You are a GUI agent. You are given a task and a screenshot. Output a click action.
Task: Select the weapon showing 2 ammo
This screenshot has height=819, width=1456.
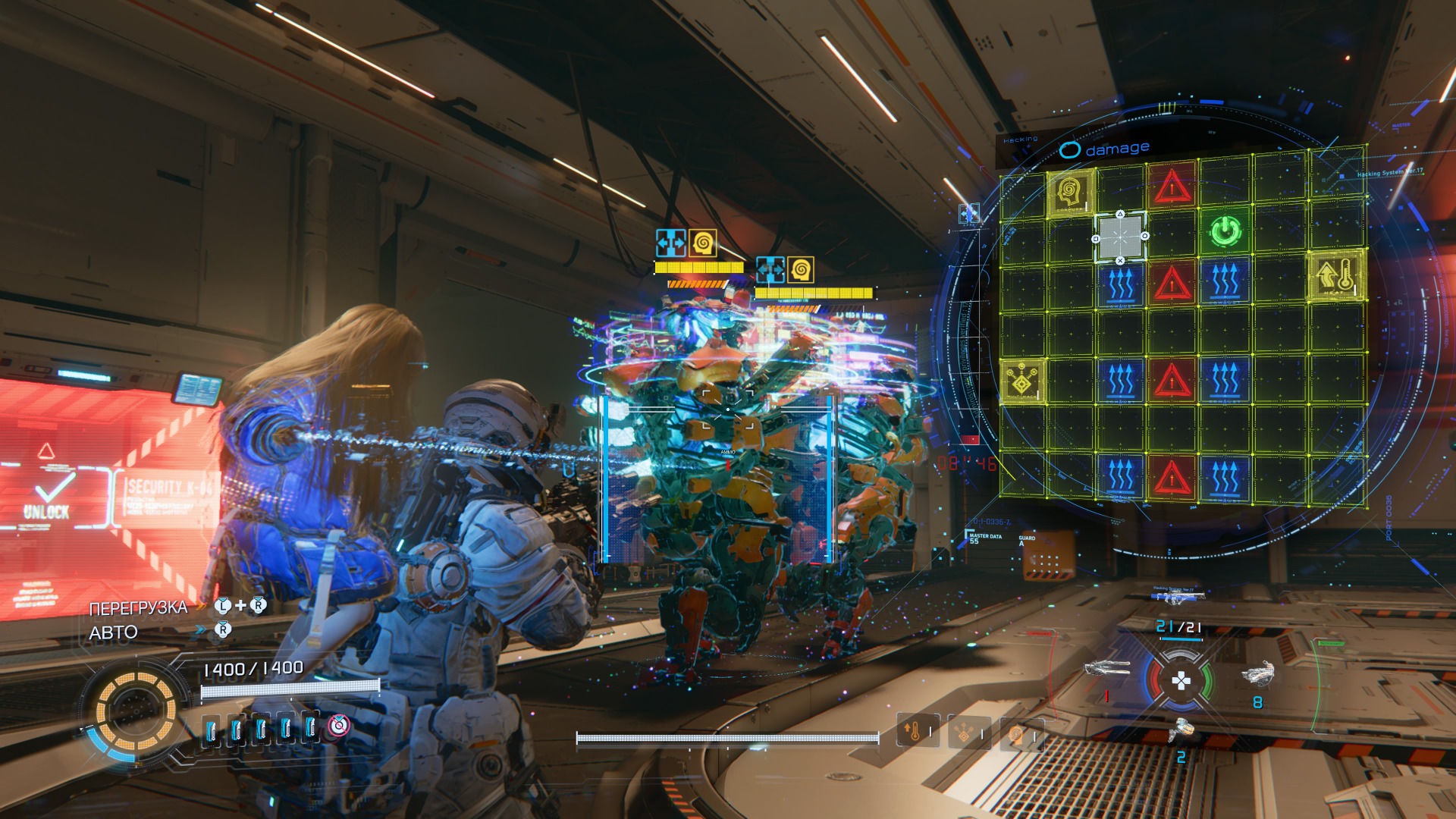[1181, 730]
